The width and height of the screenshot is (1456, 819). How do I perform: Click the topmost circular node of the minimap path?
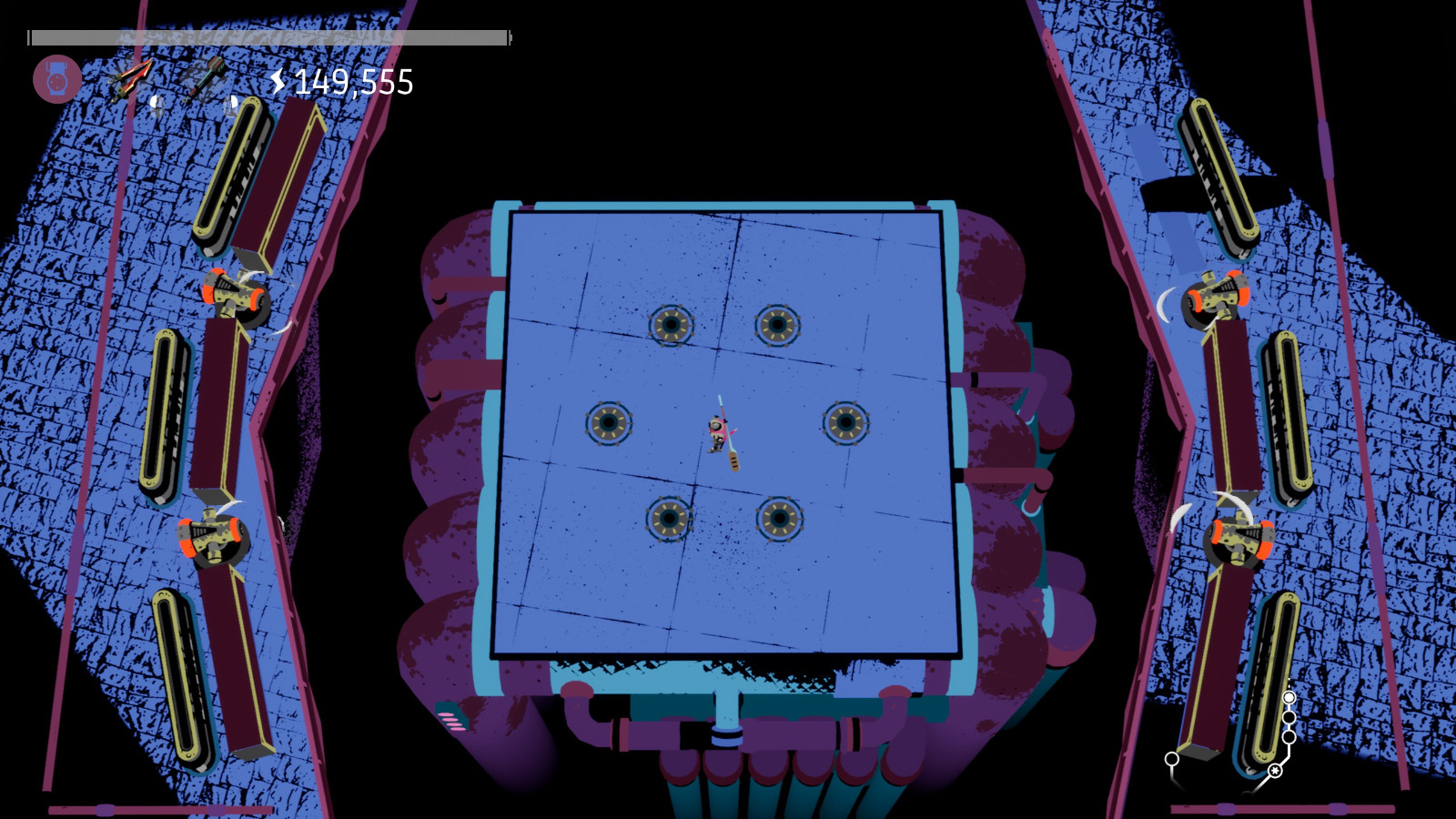pos(1289,697)
